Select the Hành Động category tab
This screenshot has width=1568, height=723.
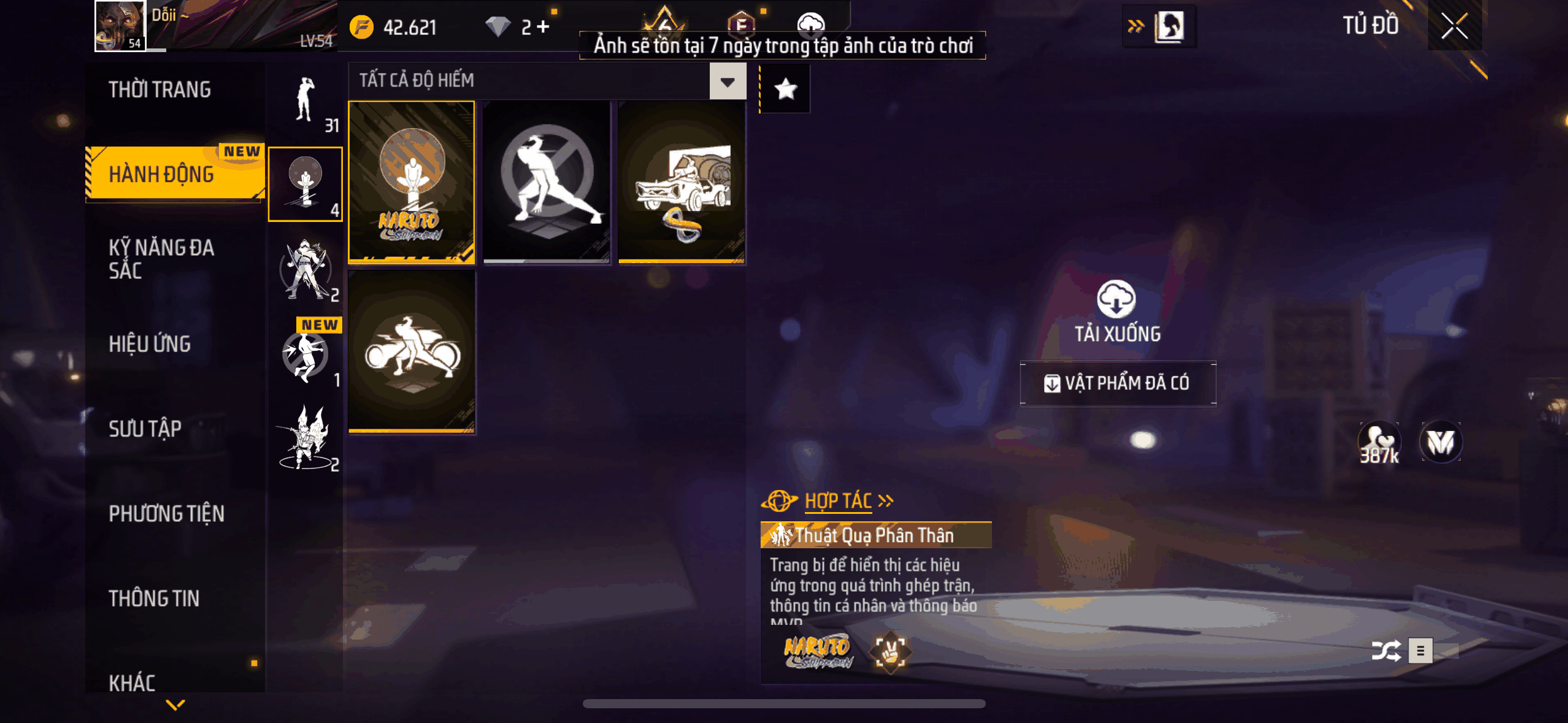[x=162, y=174]
